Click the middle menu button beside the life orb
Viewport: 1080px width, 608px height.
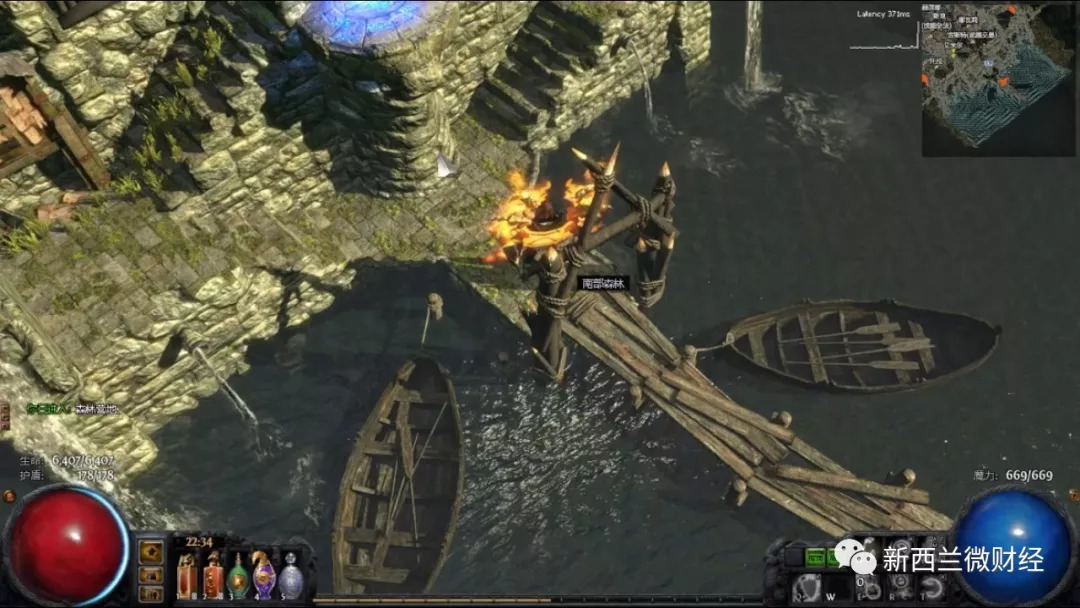coord(152,574)
